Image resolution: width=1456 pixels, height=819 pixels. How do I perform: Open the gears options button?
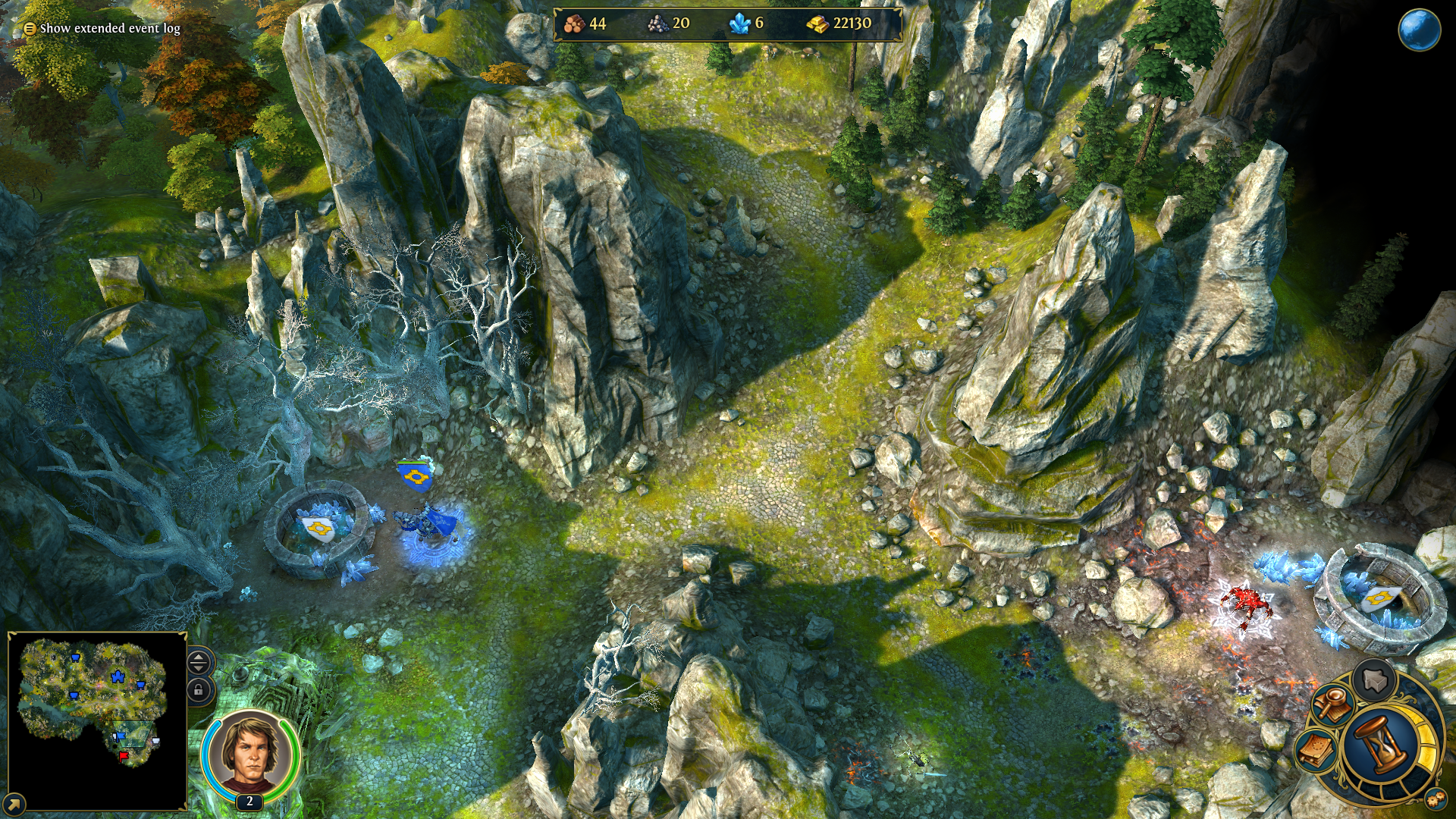pos(1434,799)
